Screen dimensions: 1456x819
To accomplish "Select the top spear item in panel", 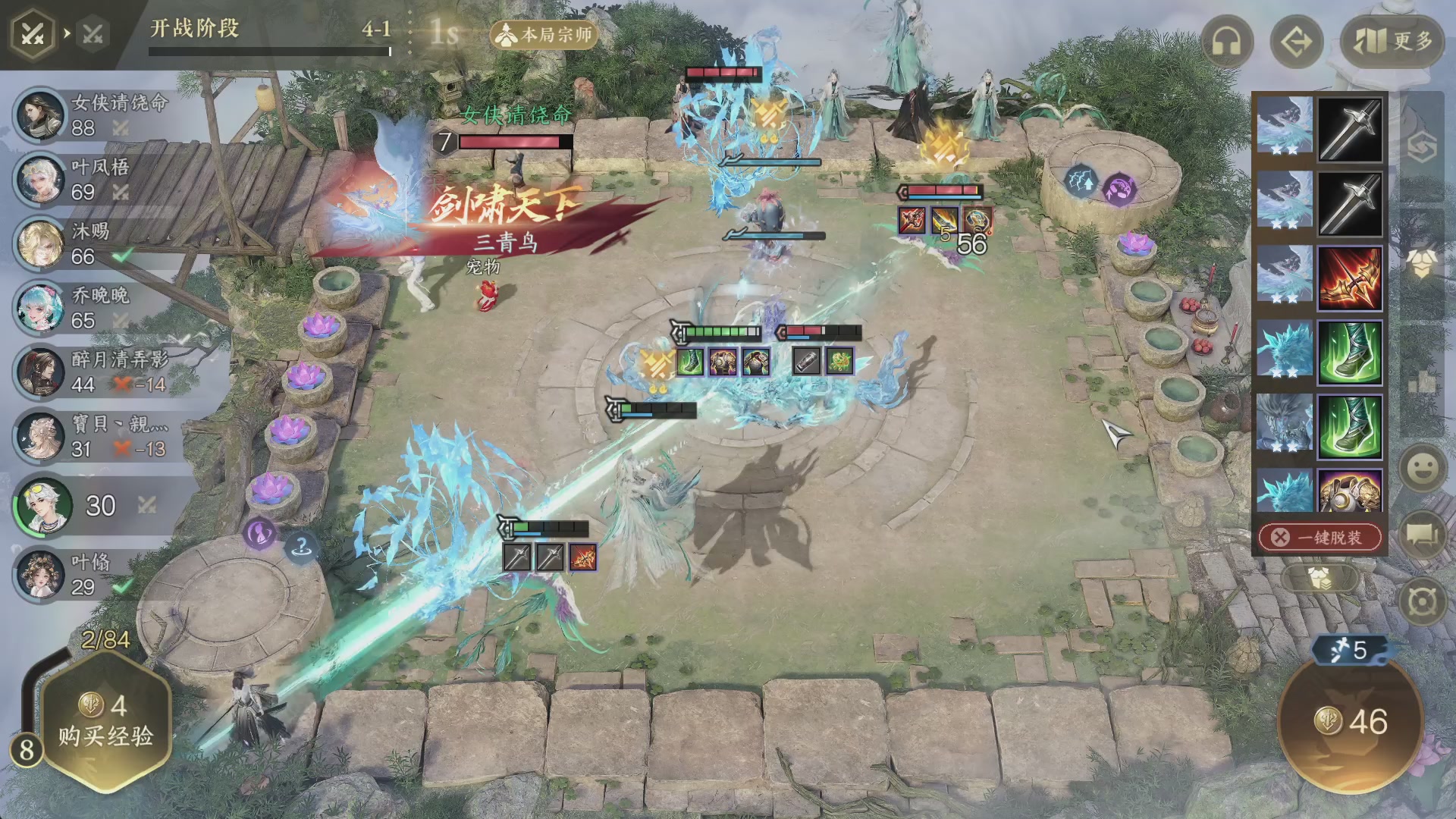I will coord(1350,129).
